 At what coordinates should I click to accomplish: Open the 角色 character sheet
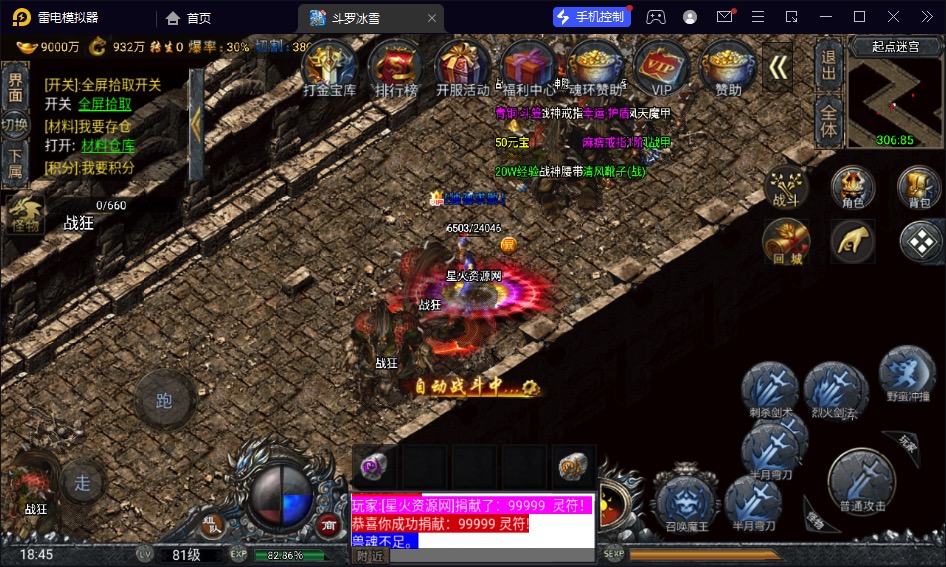coord(853,187)
